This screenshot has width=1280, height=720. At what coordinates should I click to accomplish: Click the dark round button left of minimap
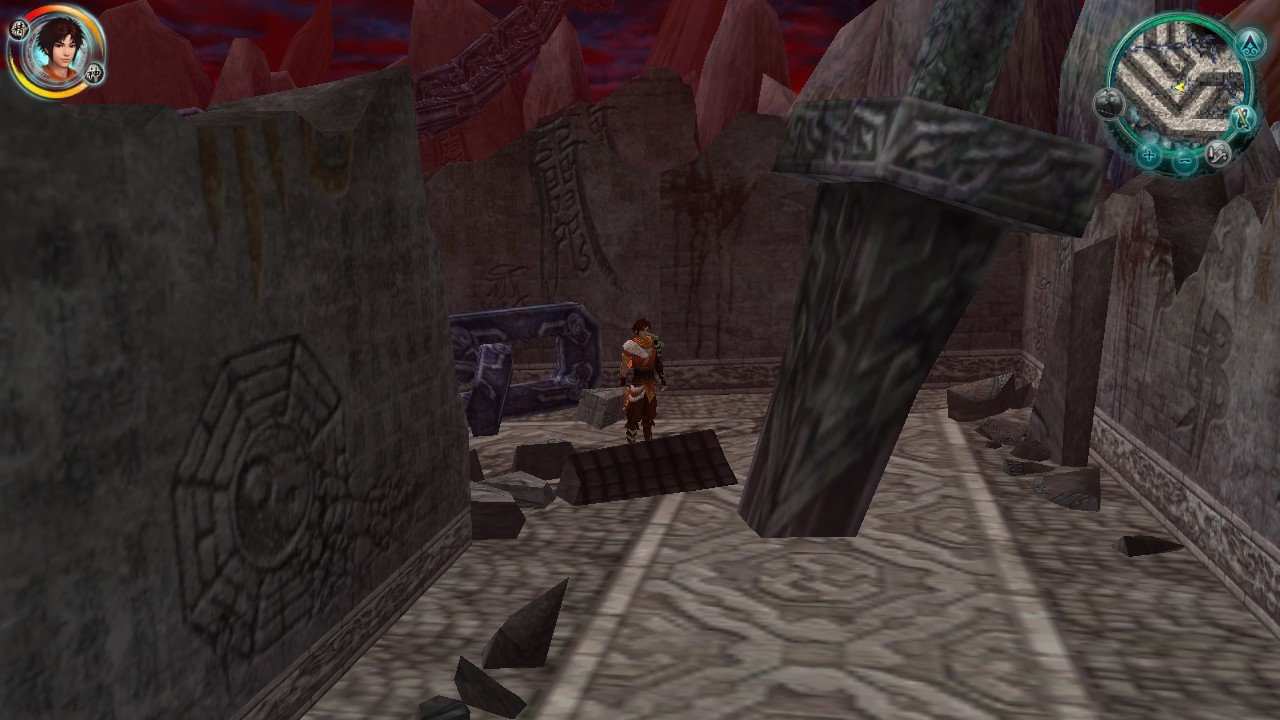(x=1109, y=103)
